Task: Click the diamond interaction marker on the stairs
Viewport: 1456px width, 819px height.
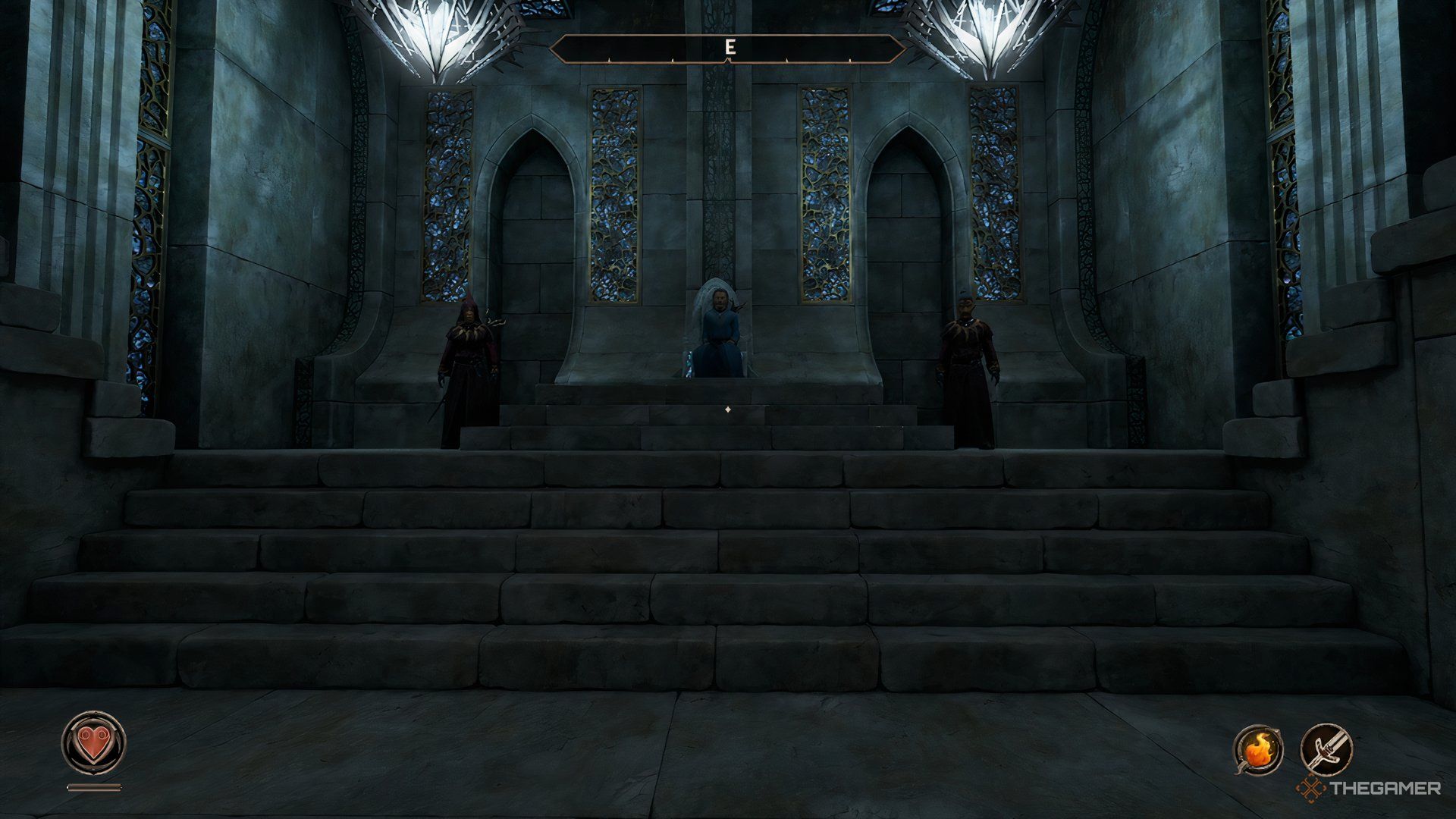Action: pos(730,408)
